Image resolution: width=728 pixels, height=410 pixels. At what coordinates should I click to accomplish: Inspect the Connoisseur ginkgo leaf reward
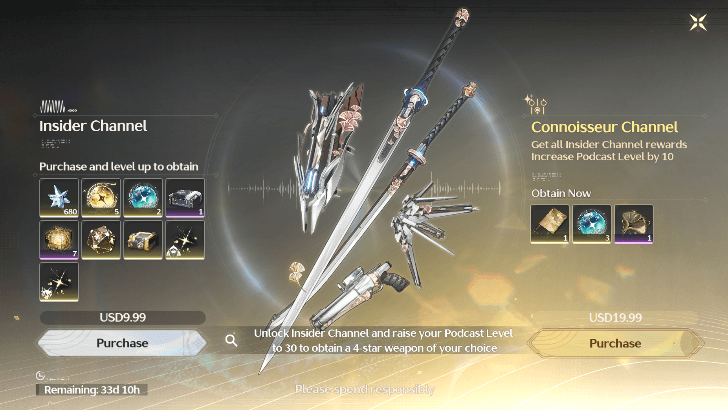pyautogui.click(x=634, y=224)
